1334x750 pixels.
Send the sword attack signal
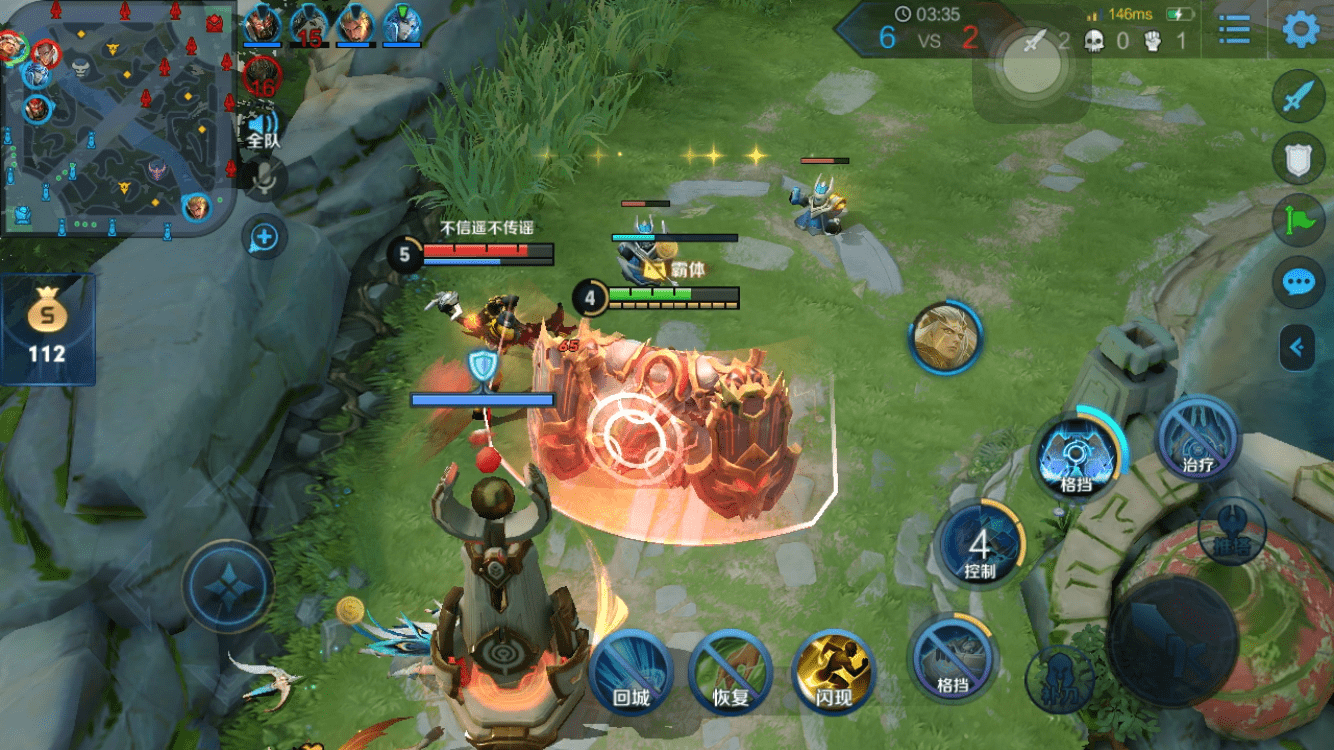(1298, 97)
